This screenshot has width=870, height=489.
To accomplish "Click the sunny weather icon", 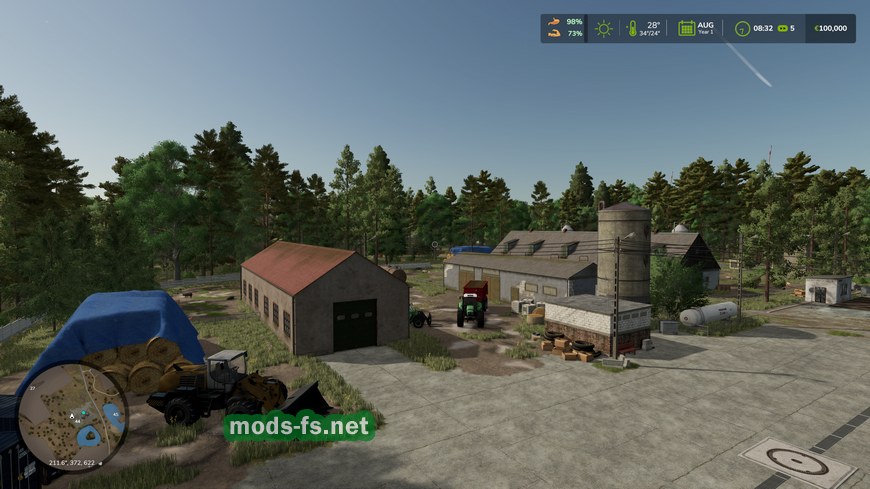I will pyautogui.click(x=604, y=28).
